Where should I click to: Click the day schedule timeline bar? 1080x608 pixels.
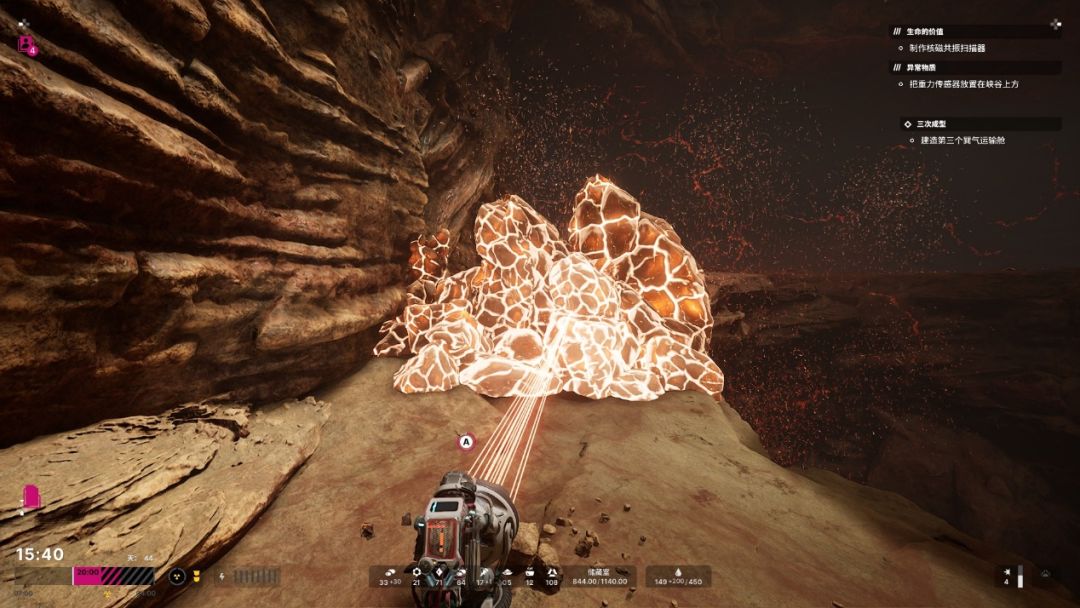[84, 576]
